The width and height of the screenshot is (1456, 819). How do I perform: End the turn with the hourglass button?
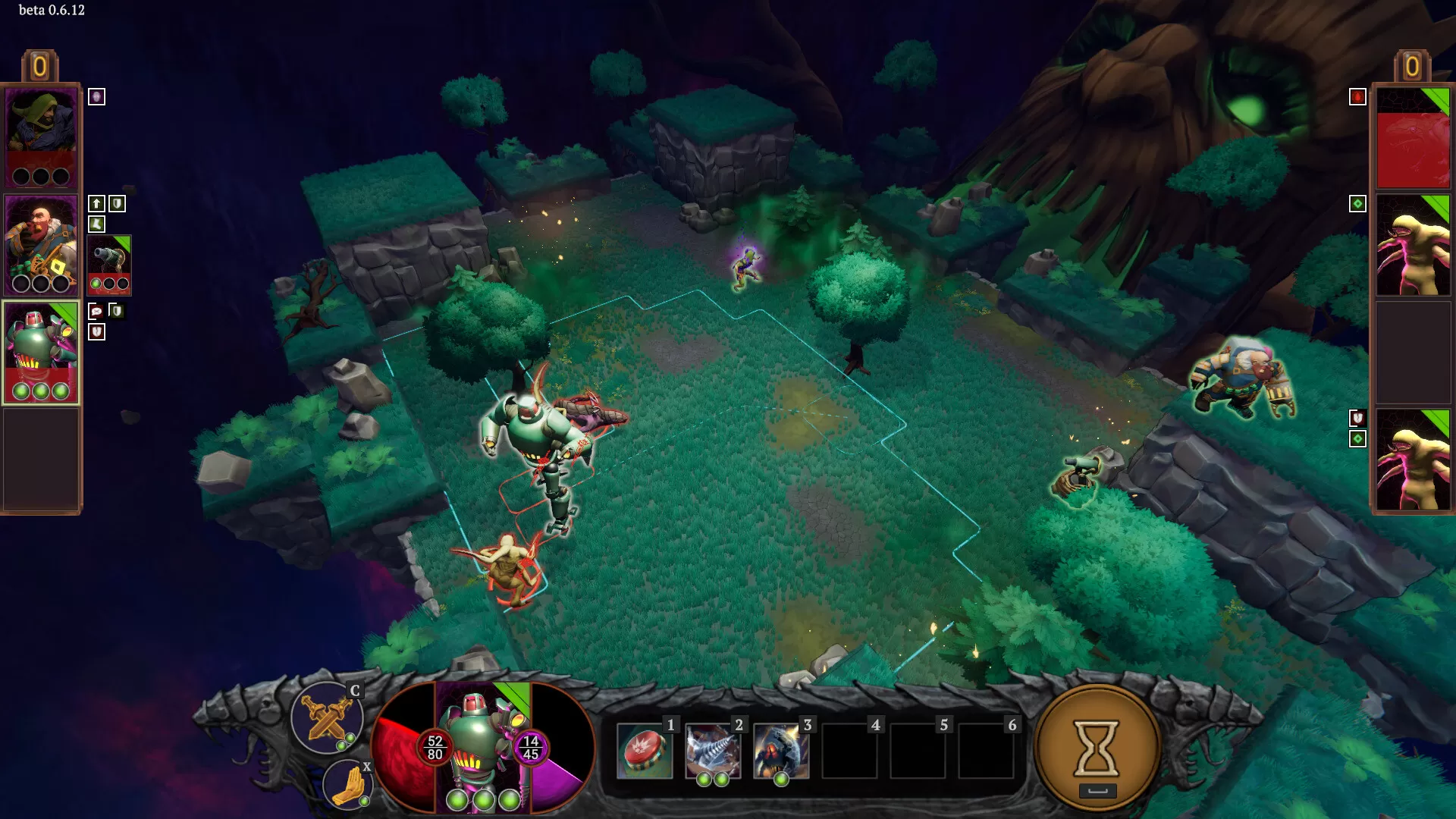click(x=1097, y=748)
